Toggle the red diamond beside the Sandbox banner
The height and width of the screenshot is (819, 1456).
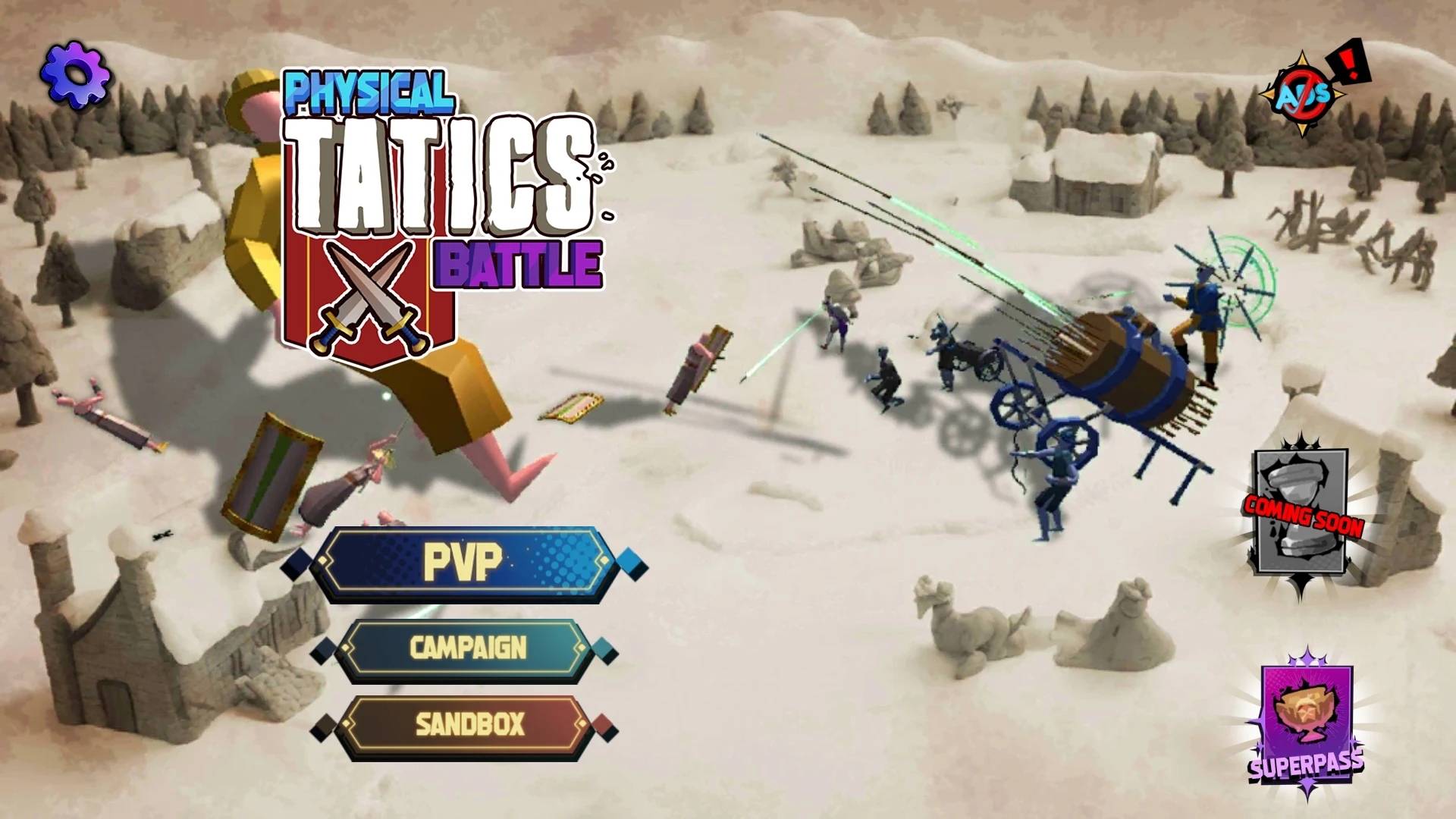[607, 726]
